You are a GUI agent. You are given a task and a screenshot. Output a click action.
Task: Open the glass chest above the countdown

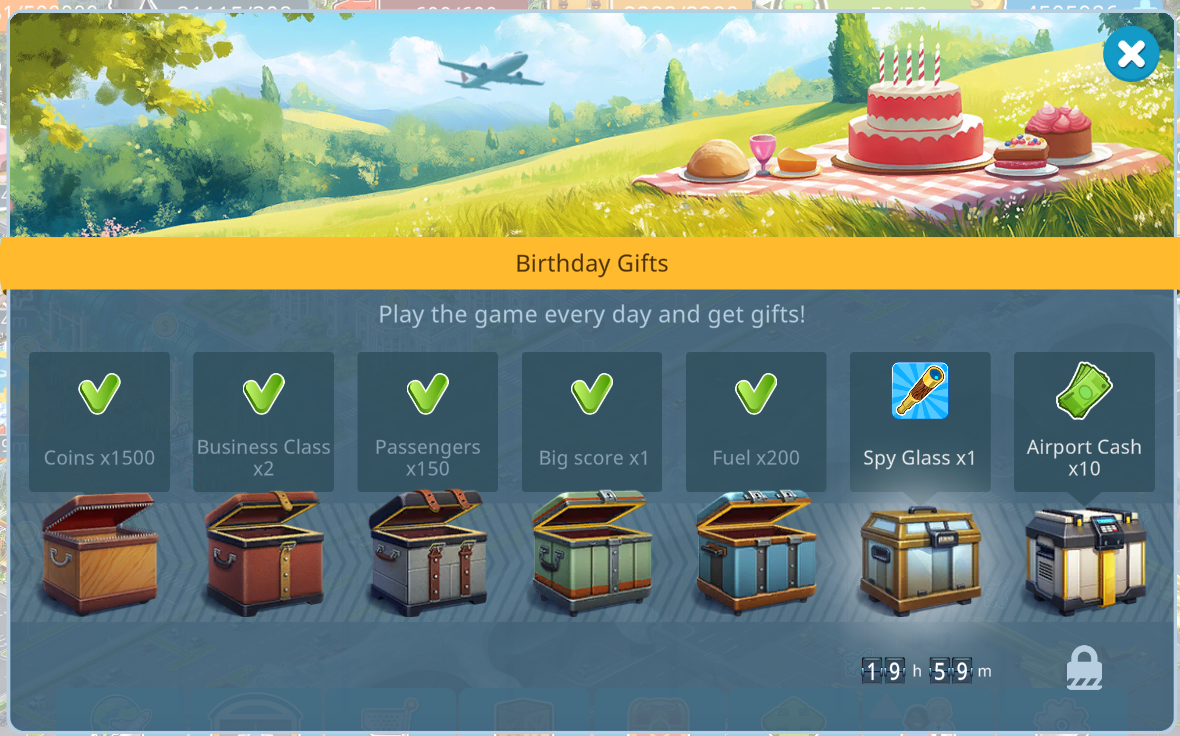920,559
